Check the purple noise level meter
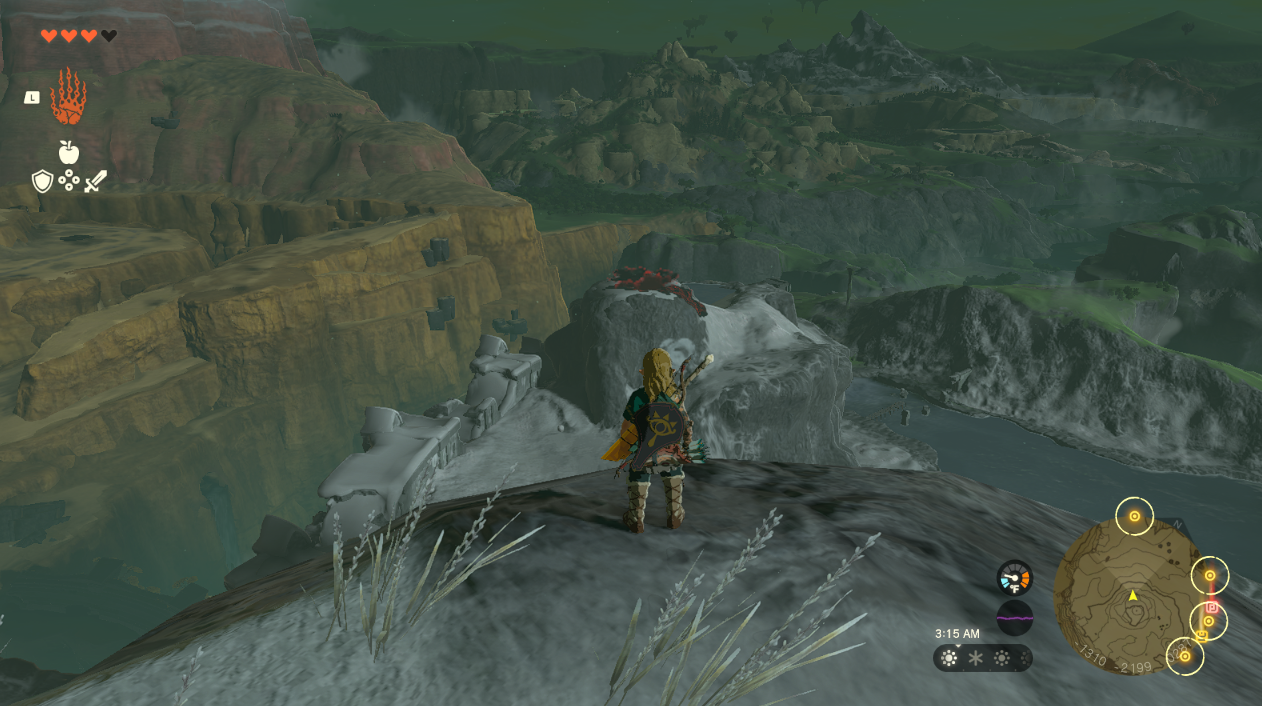Screen dimensions: 1262x706 [1014, 618]
